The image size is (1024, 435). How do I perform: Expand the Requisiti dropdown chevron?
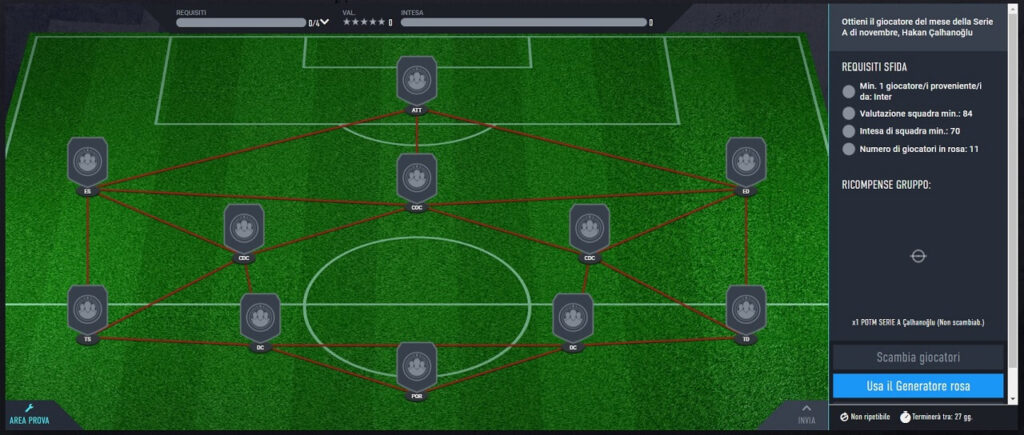coord(324,22)
